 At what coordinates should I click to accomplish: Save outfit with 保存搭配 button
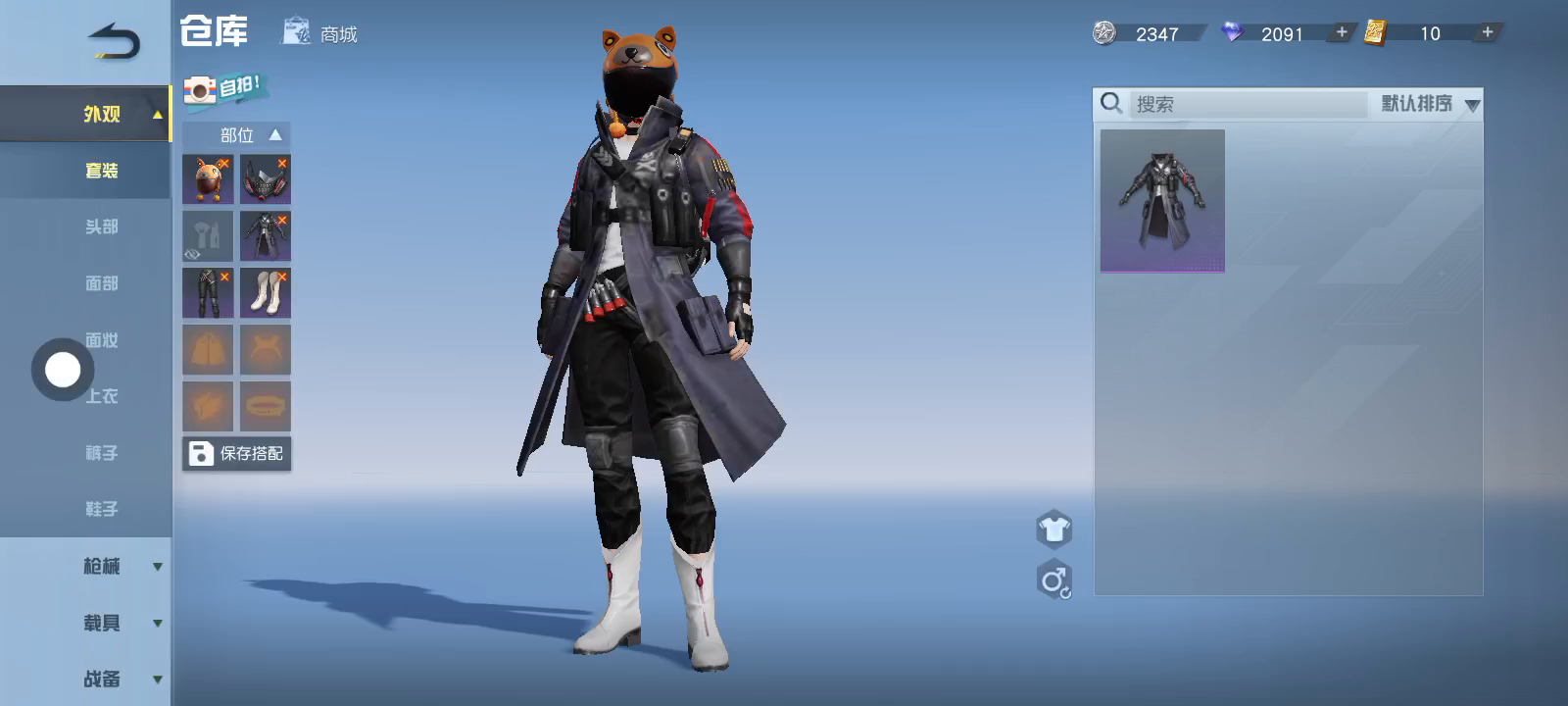236,453
